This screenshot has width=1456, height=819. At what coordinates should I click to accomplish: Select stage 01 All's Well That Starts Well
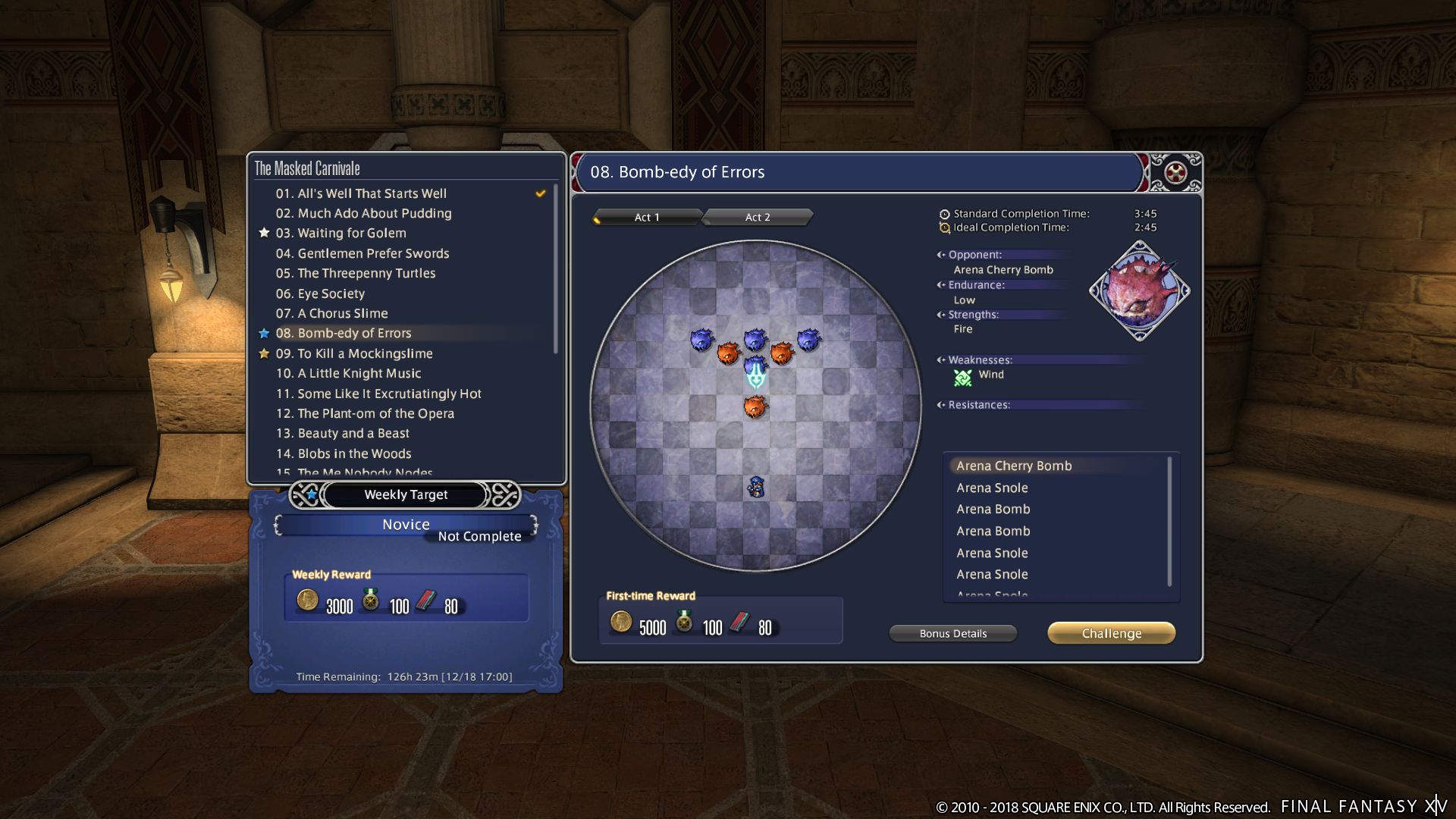(361, 193)
